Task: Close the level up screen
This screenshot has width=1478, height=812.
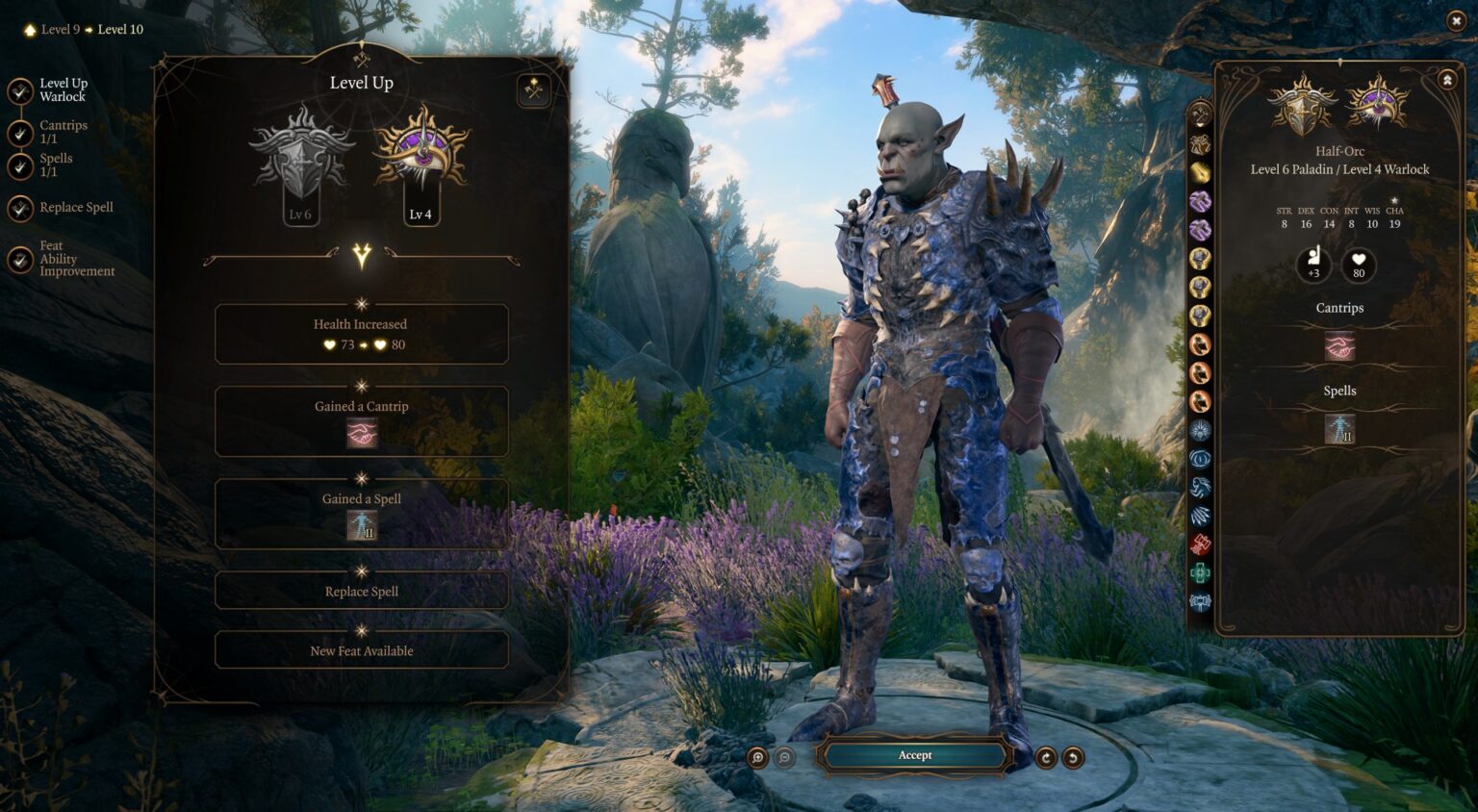Action: (x=1456, y=20)
